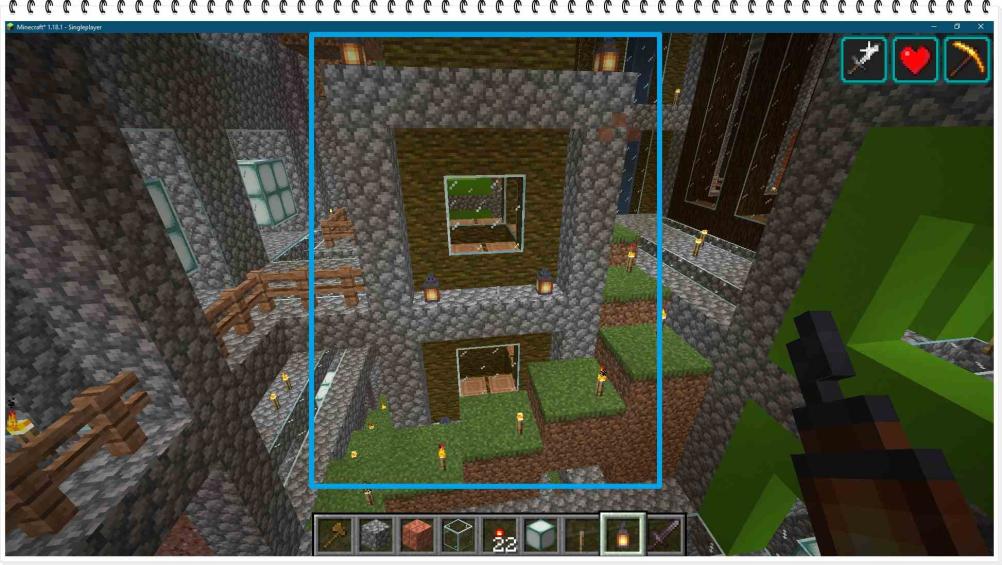Pick the redstone torch stack of 22
This screenshot has width=1002, height=565.
coord(499,536)
